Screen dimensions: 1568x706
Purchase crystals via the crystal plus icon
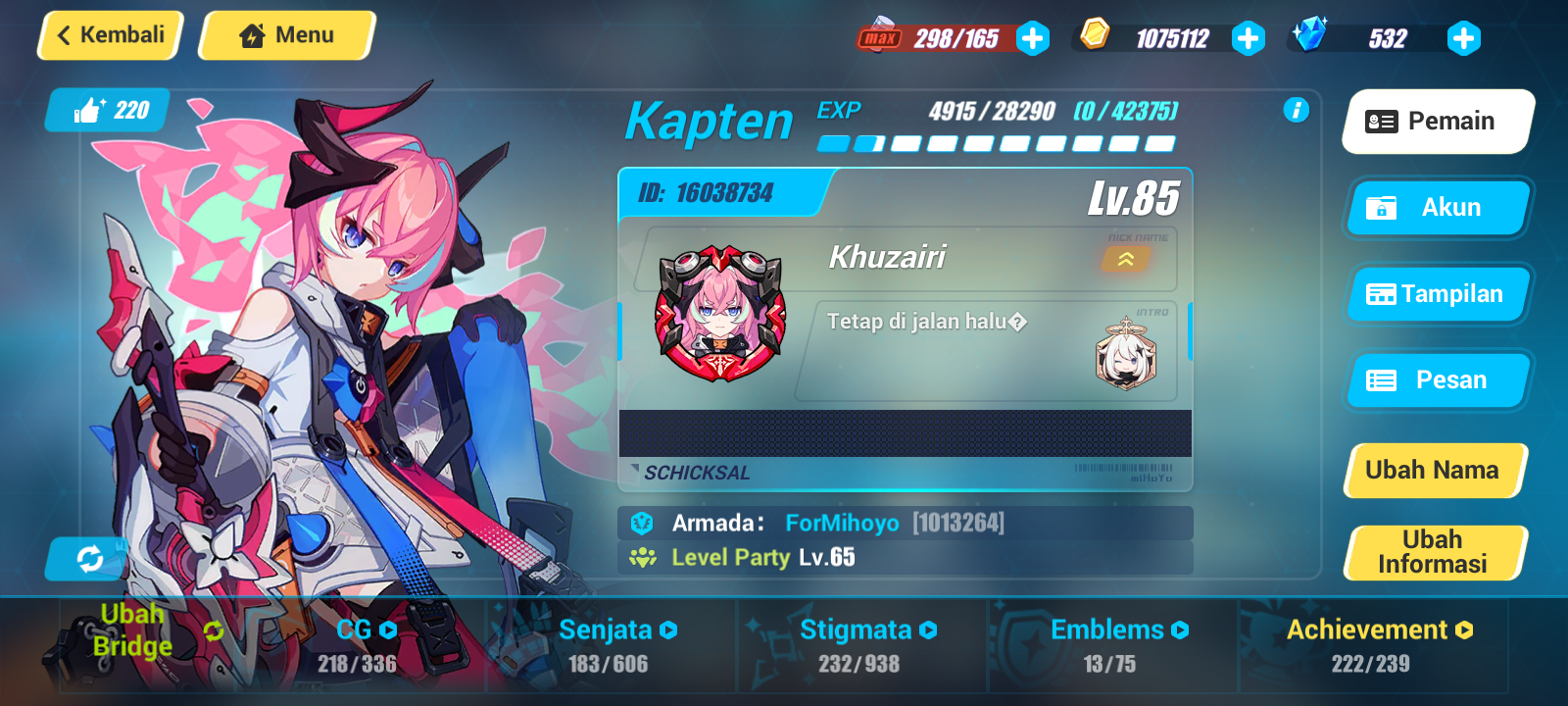pyautogui.click(x=1463, y=39)
